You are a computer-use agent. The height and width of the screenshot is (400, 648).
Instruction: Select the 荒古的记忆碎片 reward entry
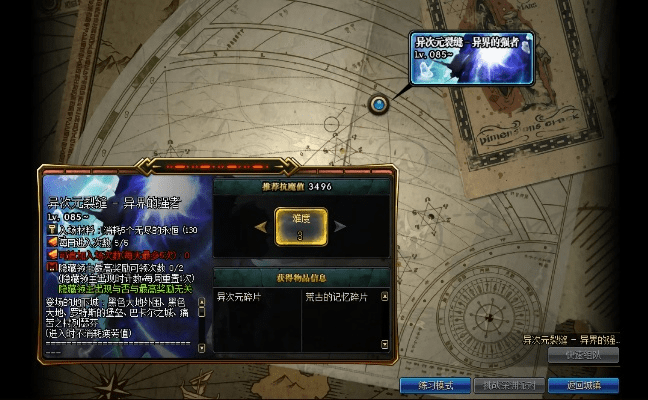point(336,296)
